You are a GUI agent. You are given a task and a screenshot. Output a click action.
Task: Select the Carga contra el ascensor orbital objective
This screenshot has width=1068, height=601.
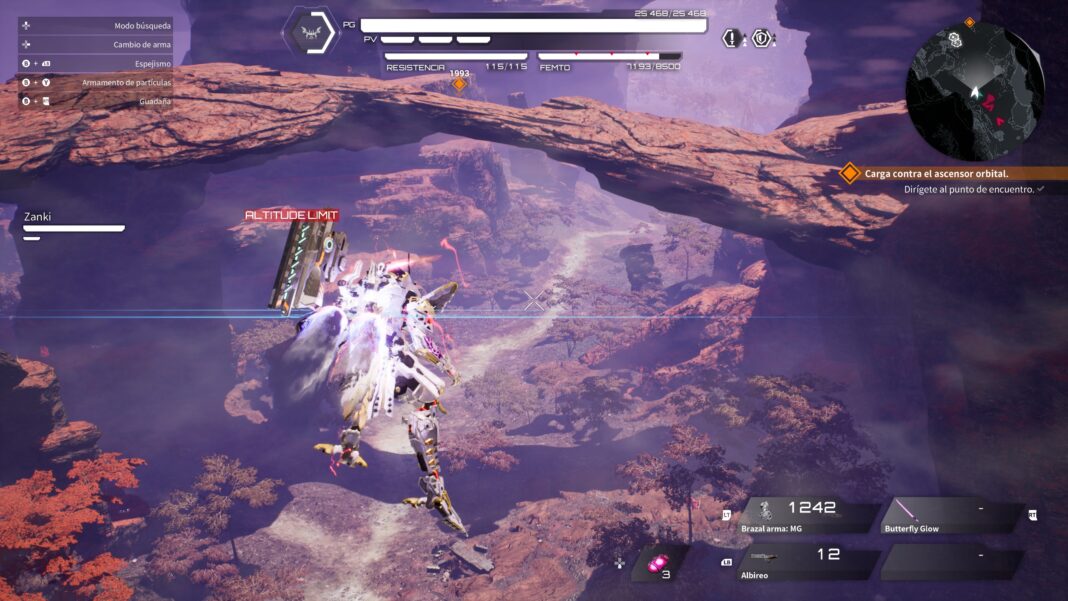[936, 173]
